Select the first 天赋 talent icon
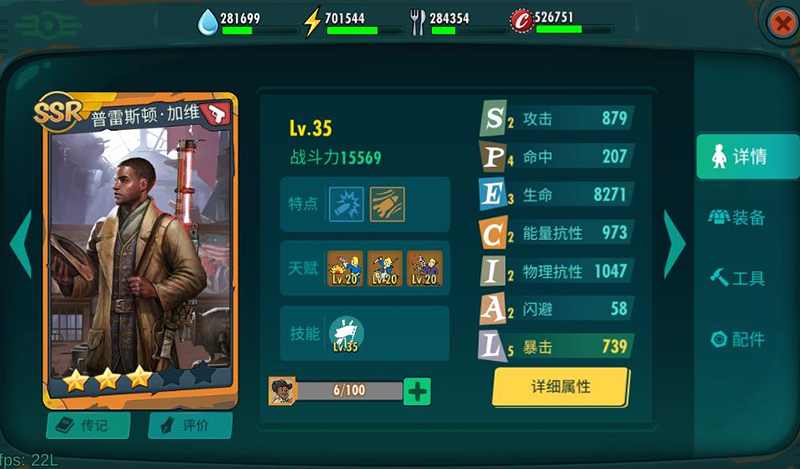Viewport: 800px width, 469px height. [345, 268]
